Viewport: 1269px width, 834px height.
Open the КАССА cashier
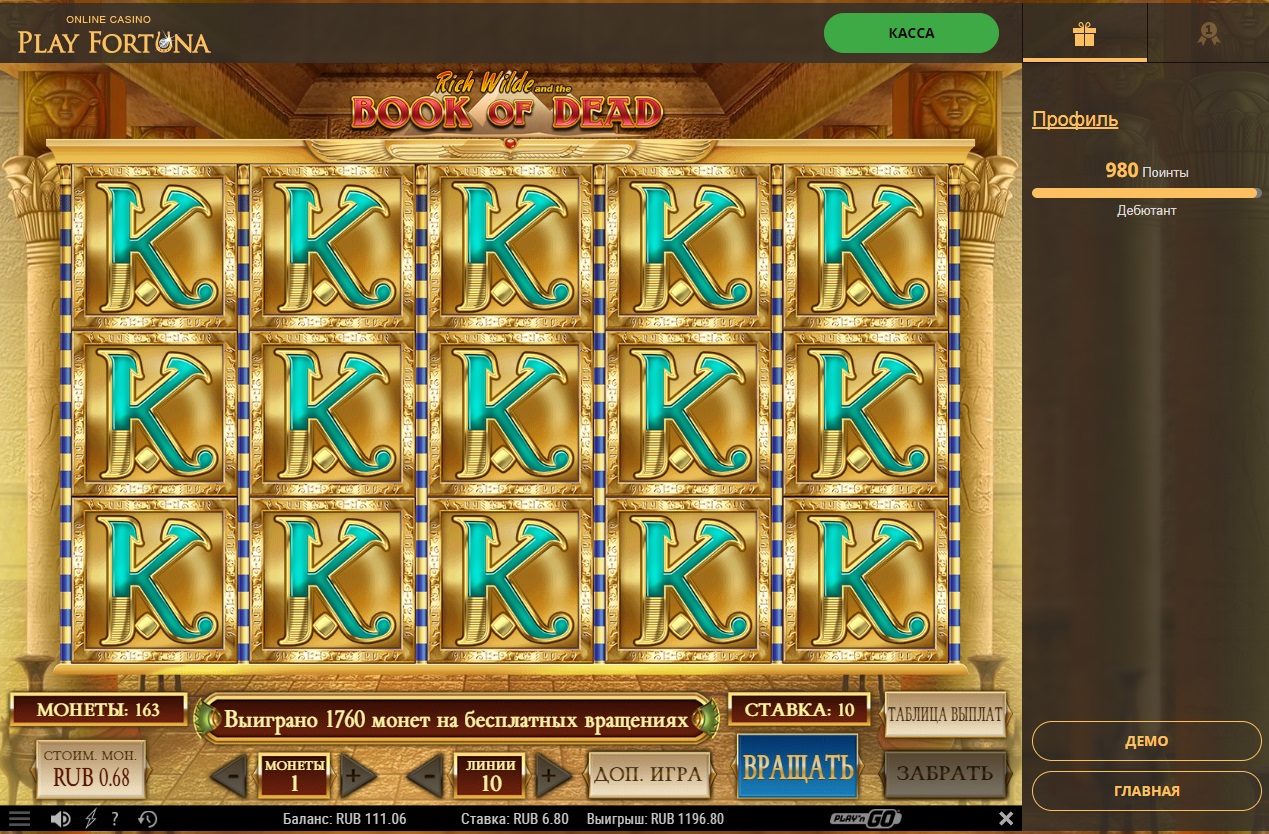pyautogui.click(x=911, y=33)
